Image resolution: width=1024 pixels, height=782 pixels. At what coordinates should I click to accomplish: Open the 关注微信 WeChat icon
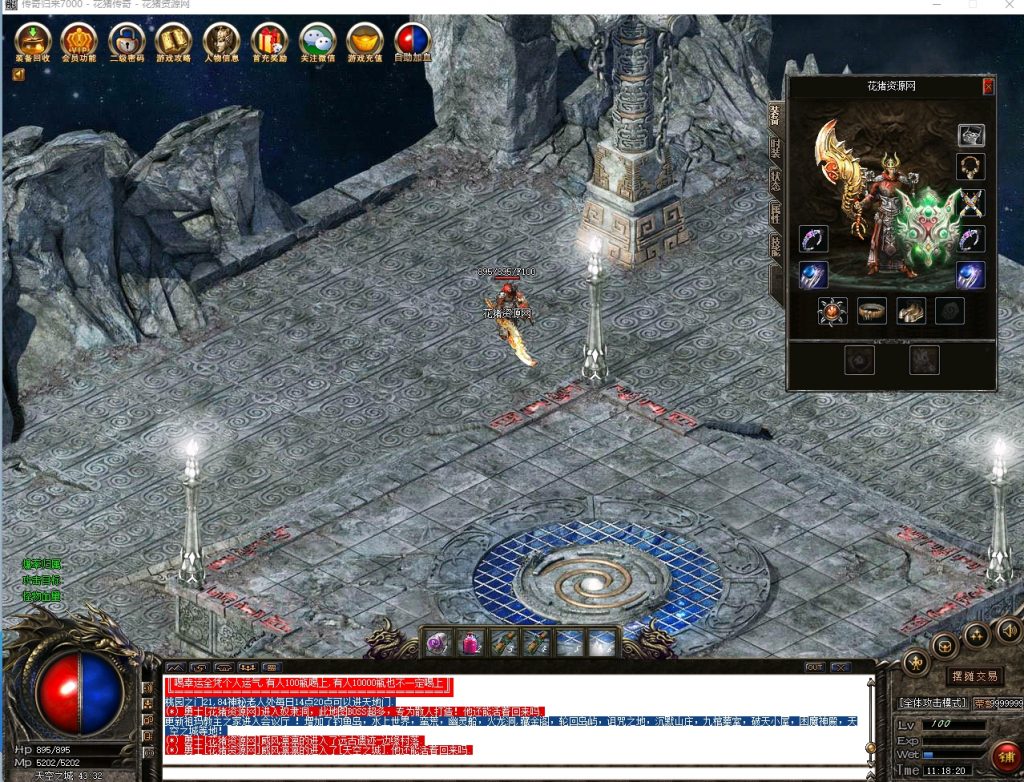coord(318,42)
